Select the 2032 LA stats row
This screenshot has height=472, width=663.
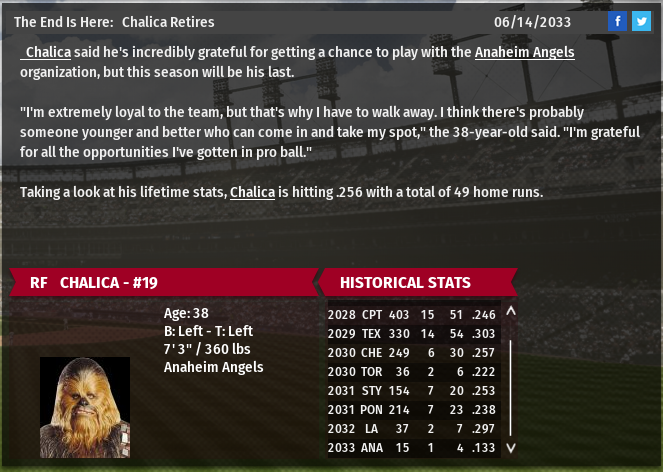(413, 428)
